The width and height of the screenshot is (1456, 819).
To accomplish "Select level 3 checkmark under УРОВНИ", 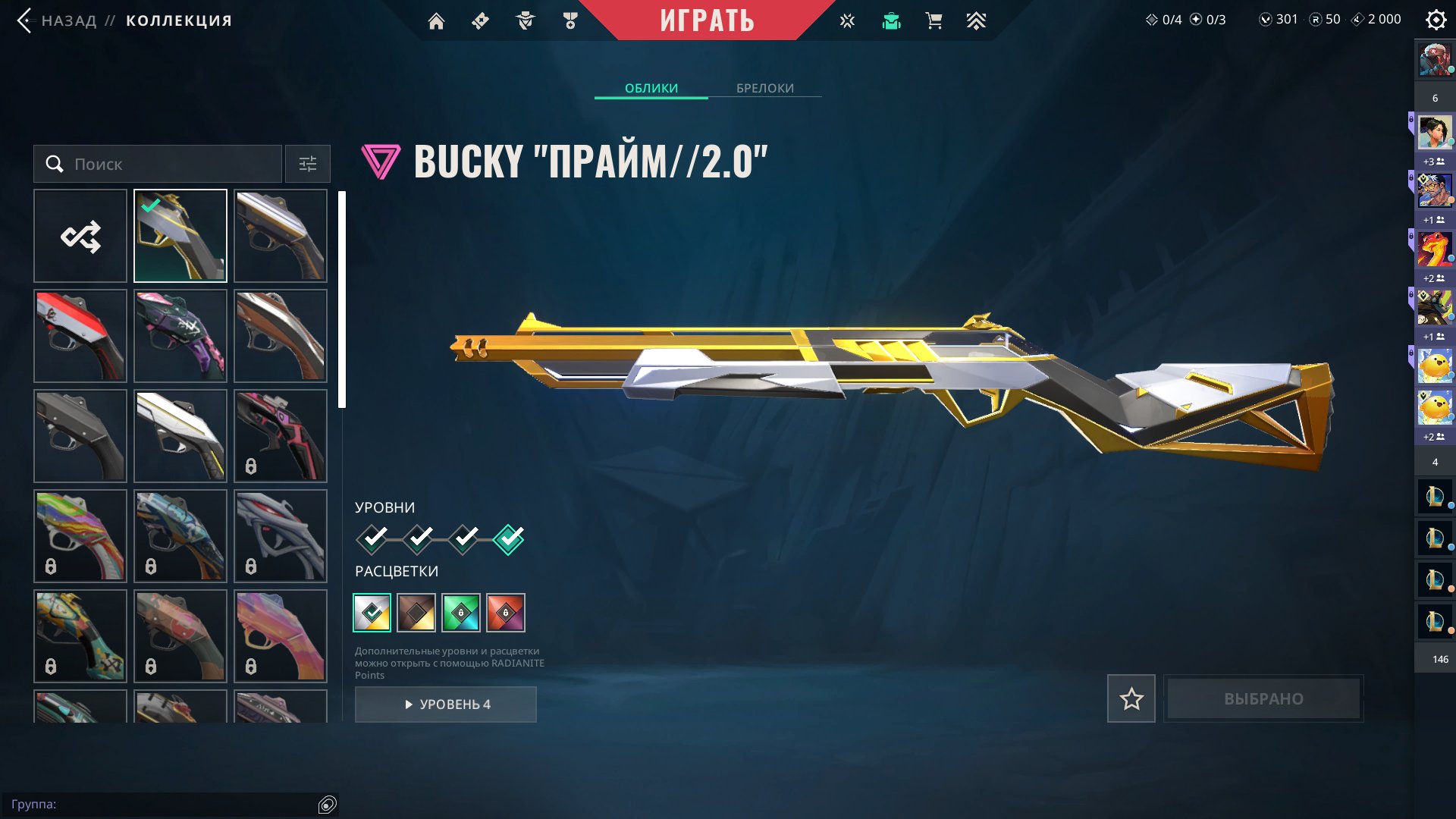I will point(463,538).
